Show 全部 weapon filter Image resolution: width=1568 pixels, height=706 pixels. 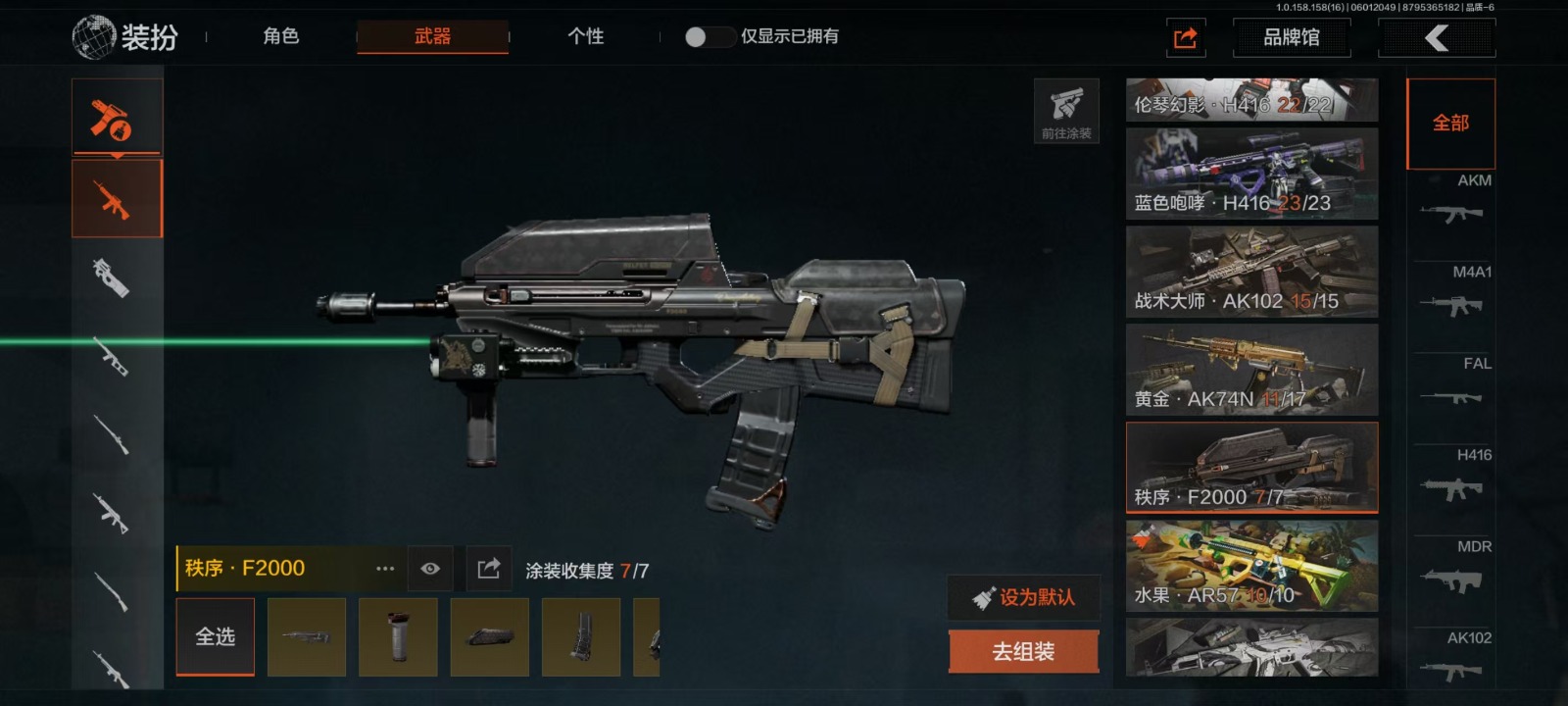tap(1450, 124)
